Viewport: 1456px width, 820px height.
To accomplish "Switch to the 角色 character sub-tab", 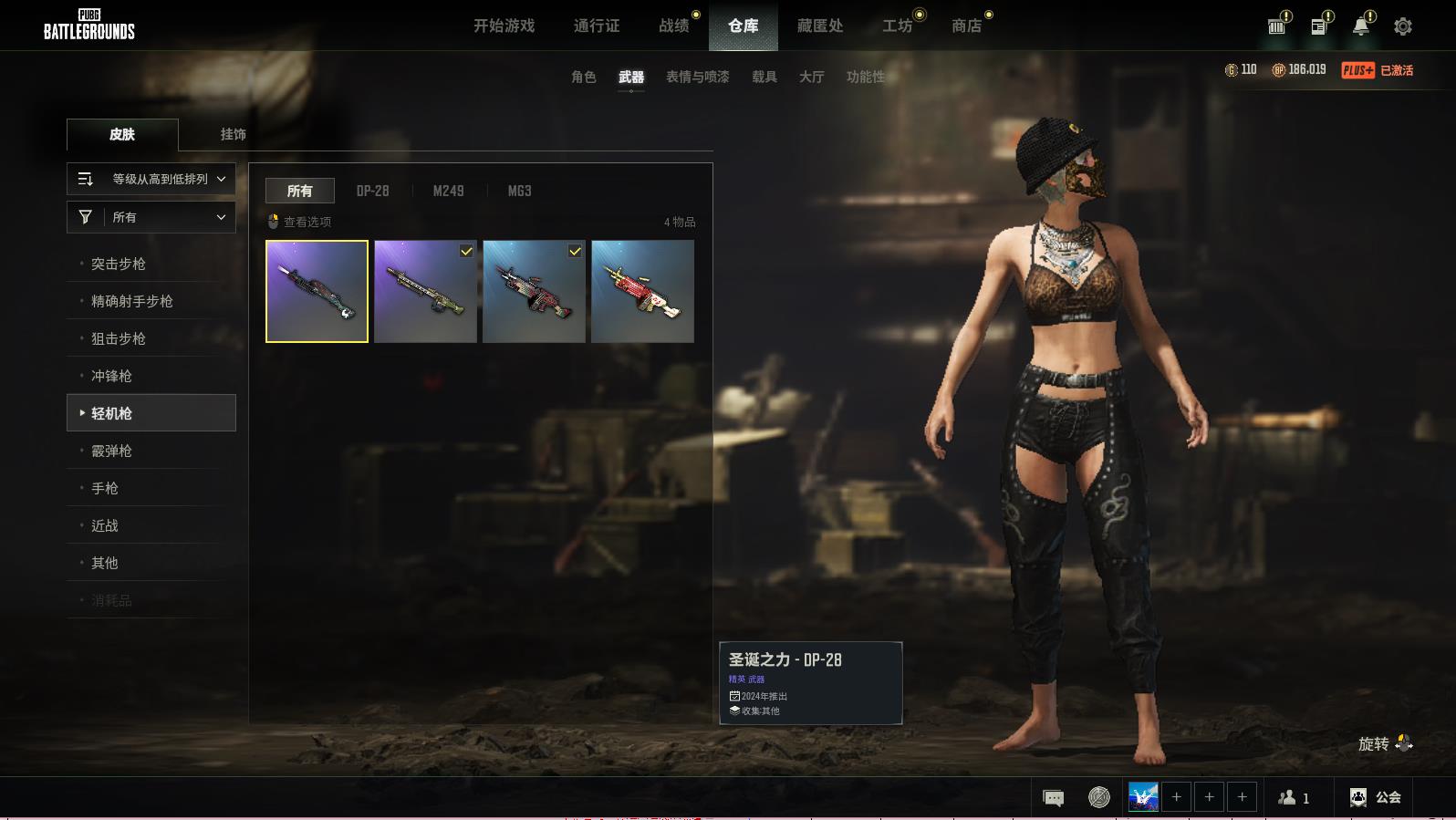I will [583, 77].
